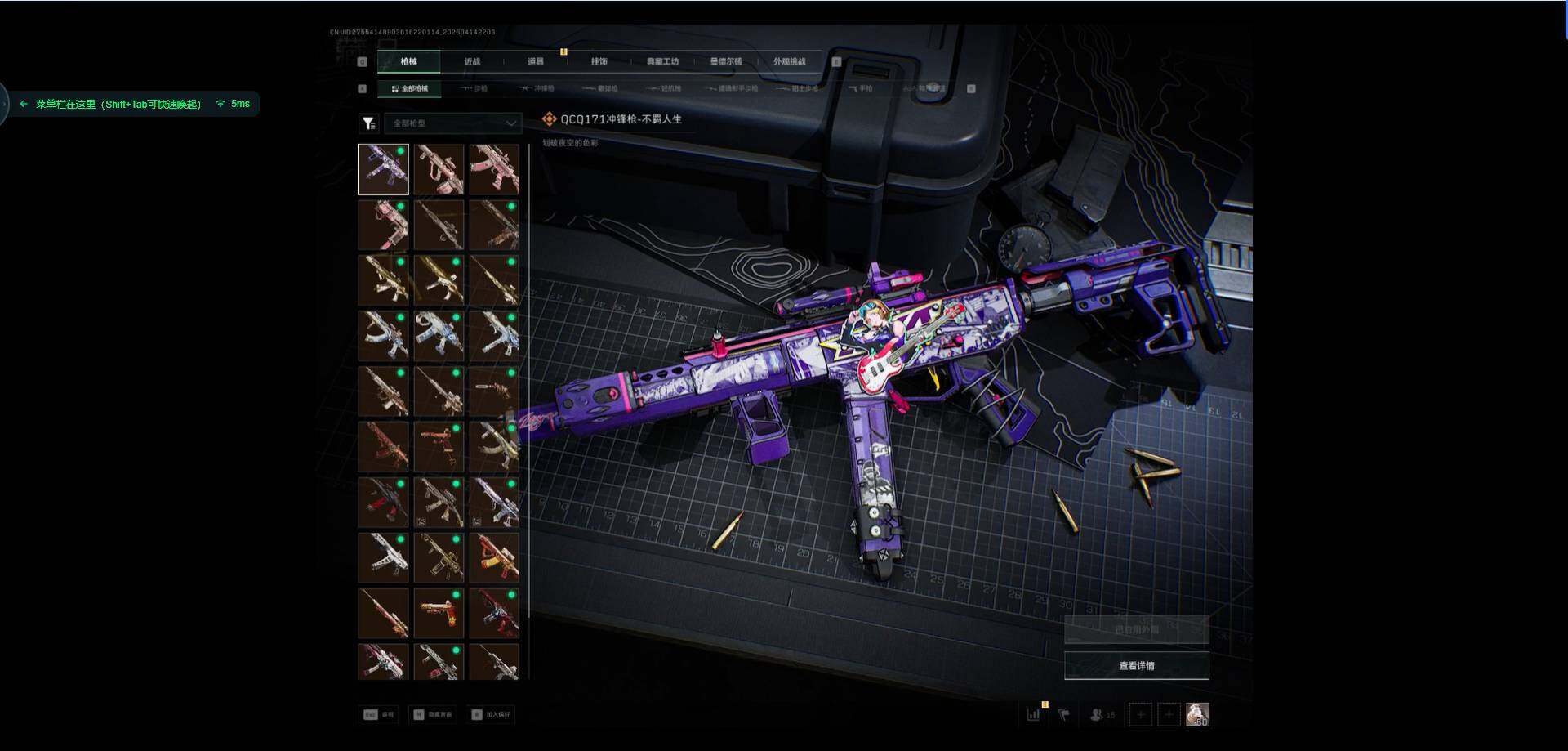Click the 返回 back button

point(379,715)
